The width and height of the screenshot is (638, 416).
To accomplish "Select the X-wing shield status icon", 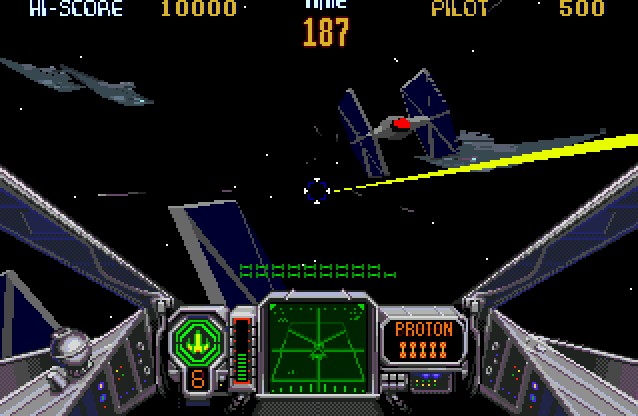I will click(197, 338).
